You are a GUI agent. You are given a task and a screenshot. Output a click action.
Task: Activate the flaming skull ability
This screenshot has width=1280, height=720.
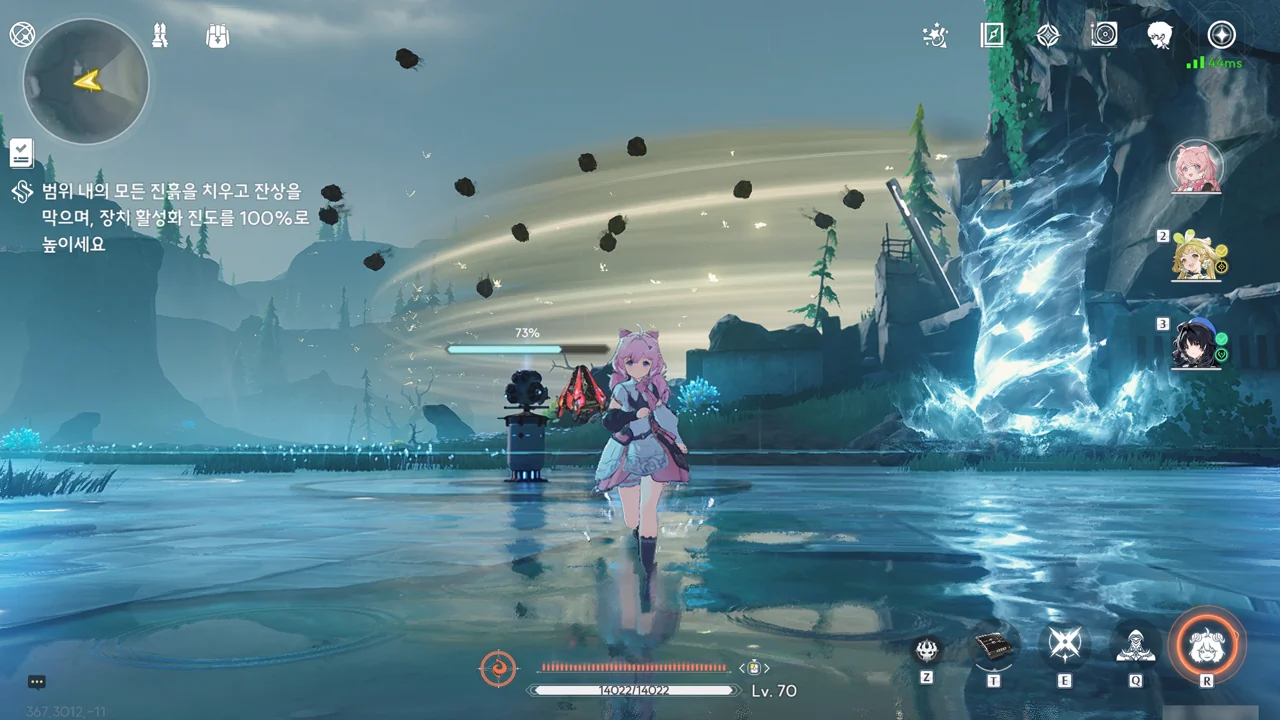927,650
